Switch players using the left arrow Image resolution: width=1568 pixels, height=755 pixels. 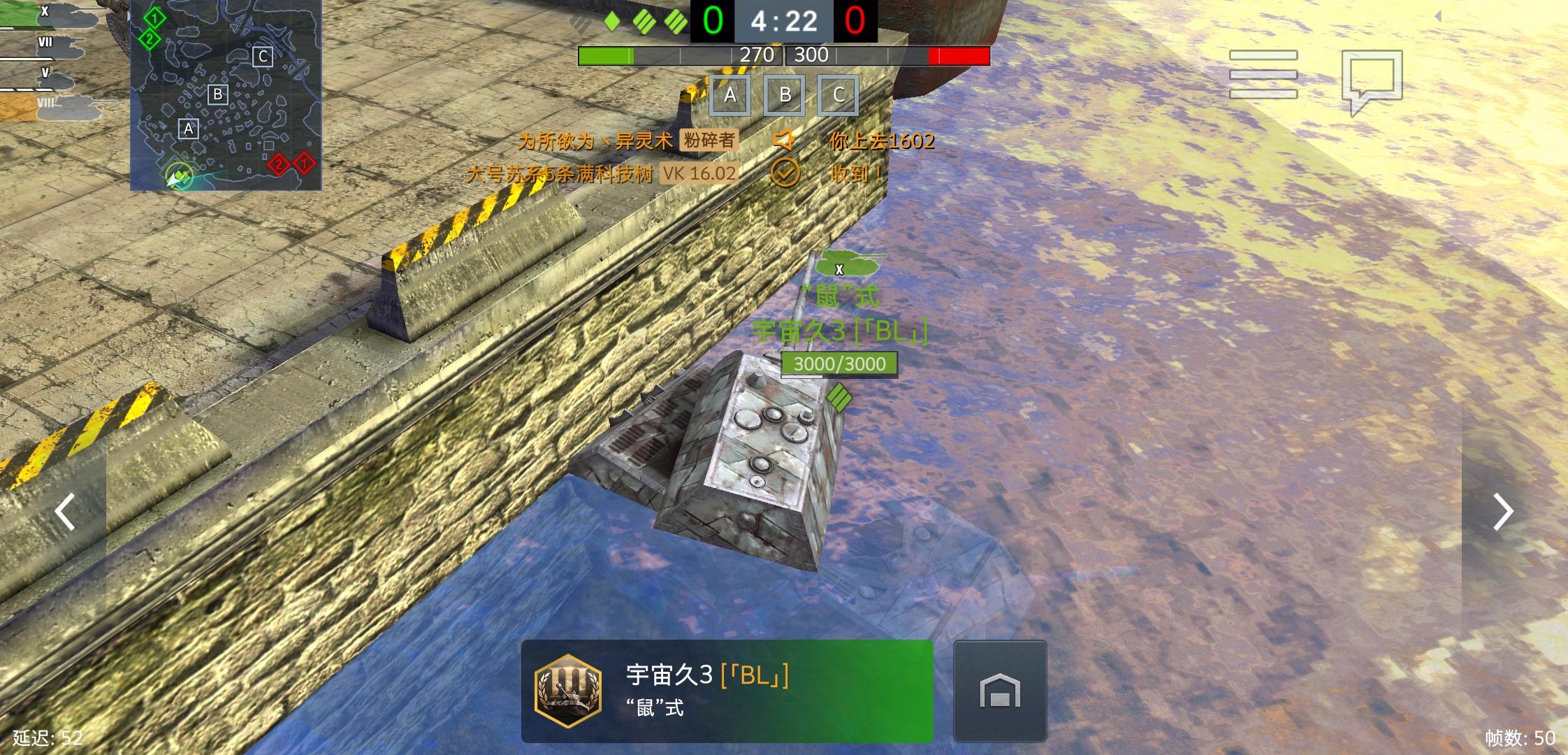tap(66, 512)
